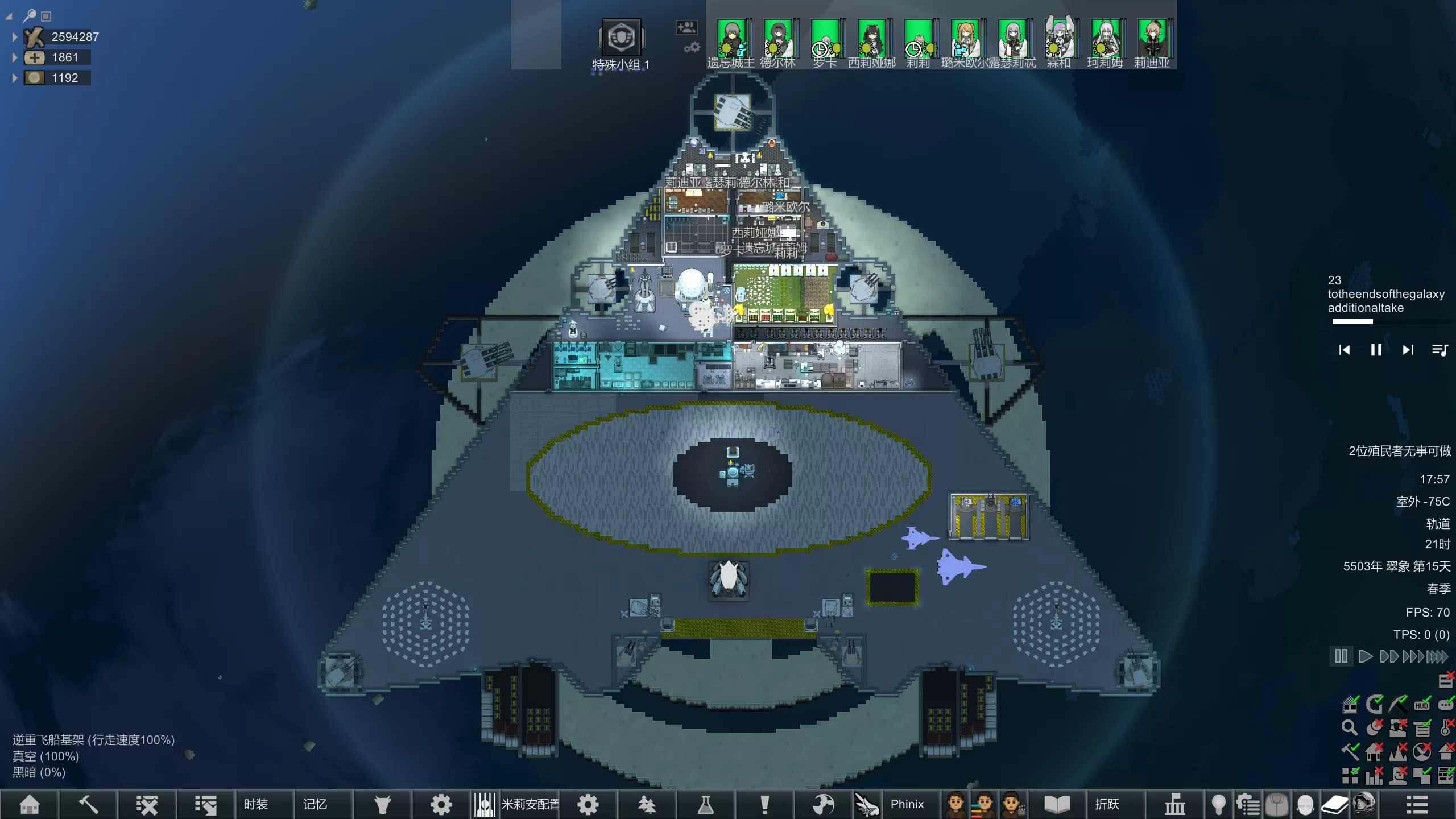Skip to the next music track

pyautogui.click(x=1408, y=350)
